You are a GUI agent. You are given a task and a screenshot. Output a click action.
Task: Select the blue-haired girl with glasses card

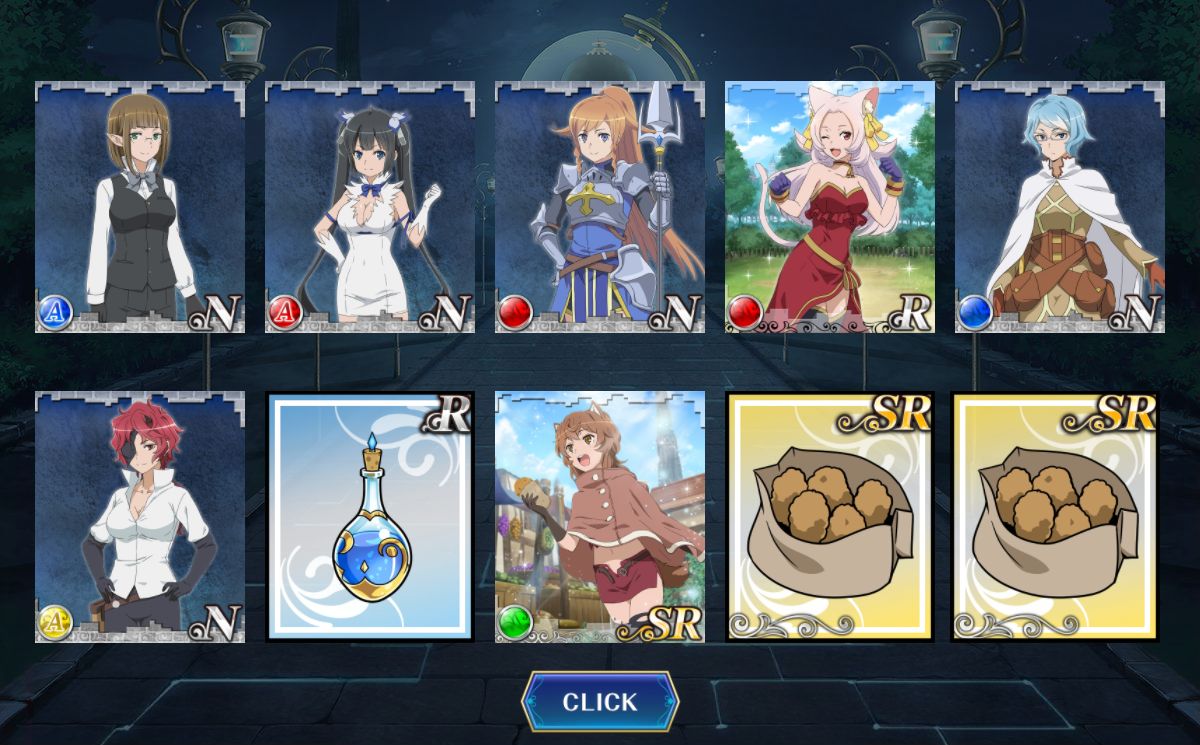1060,207
